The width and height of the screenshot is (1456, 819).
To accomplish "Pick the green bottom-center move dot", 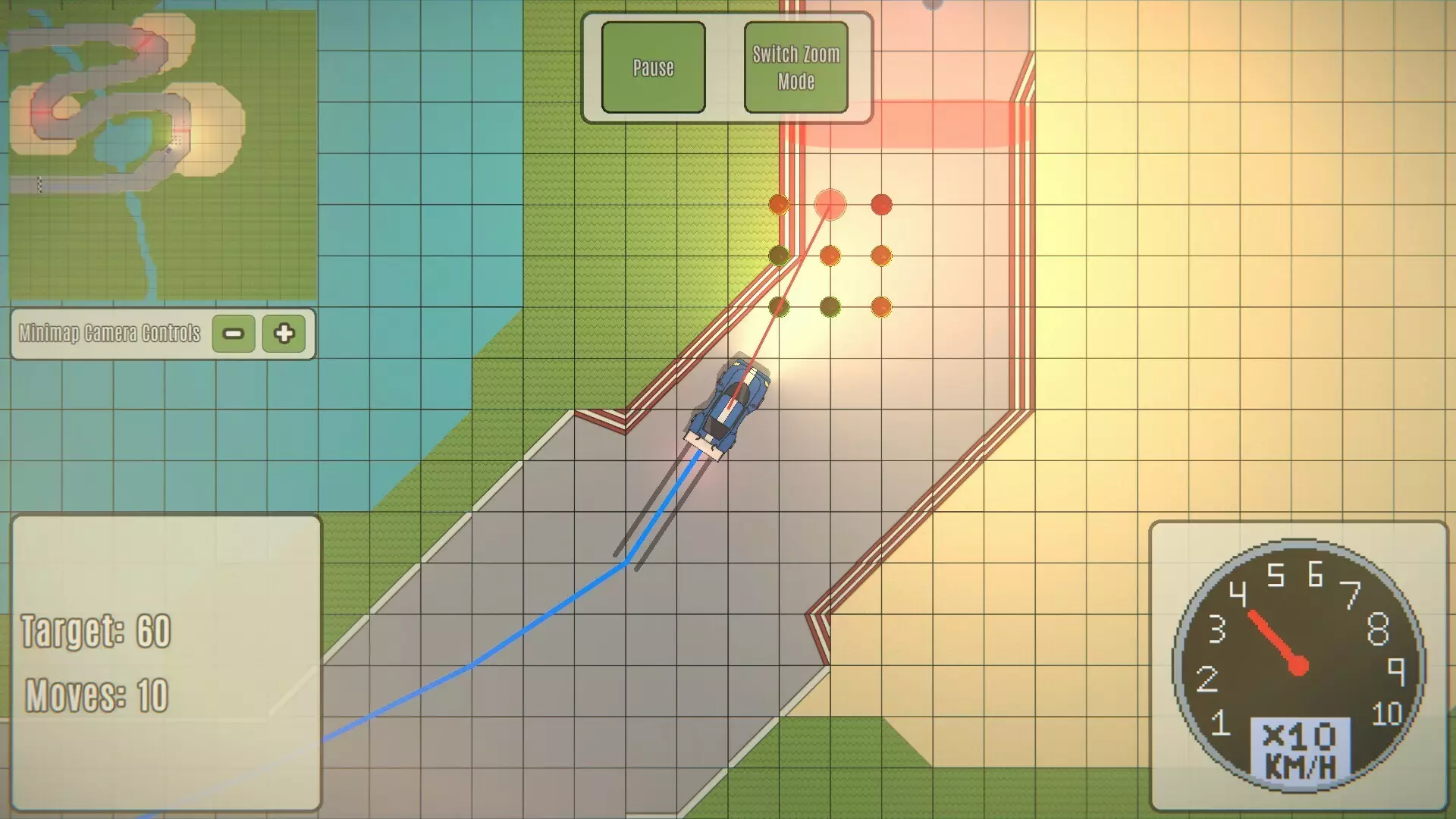I will [x=830, y=307].
